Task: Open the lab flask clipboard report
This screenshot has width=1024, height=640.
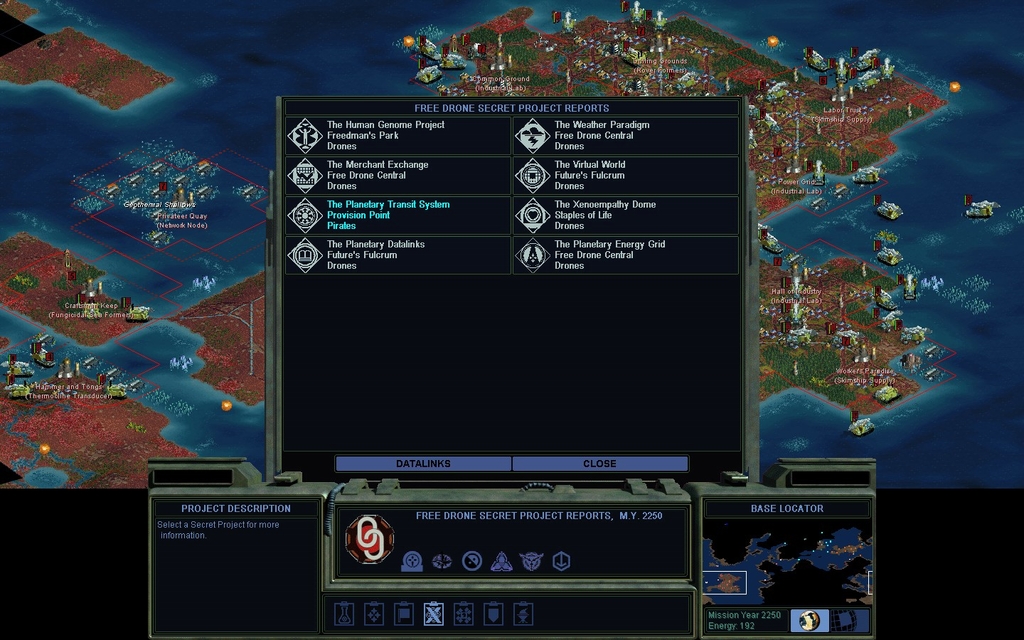Action: (x=344, y=613)
